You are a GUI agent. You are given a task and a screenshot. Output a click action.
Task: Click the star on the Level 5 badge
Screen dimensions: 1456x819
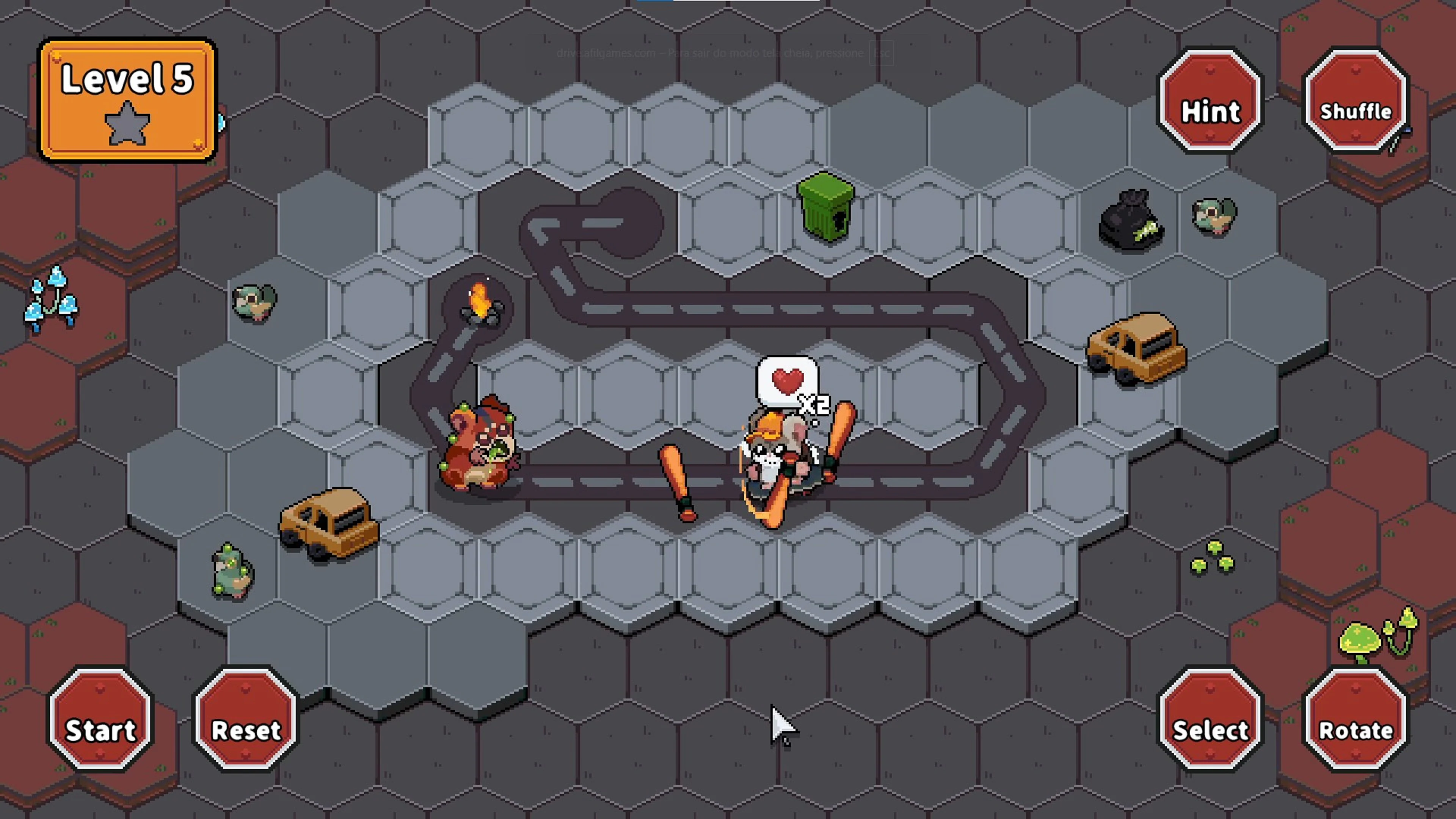[x=127, y=123]
